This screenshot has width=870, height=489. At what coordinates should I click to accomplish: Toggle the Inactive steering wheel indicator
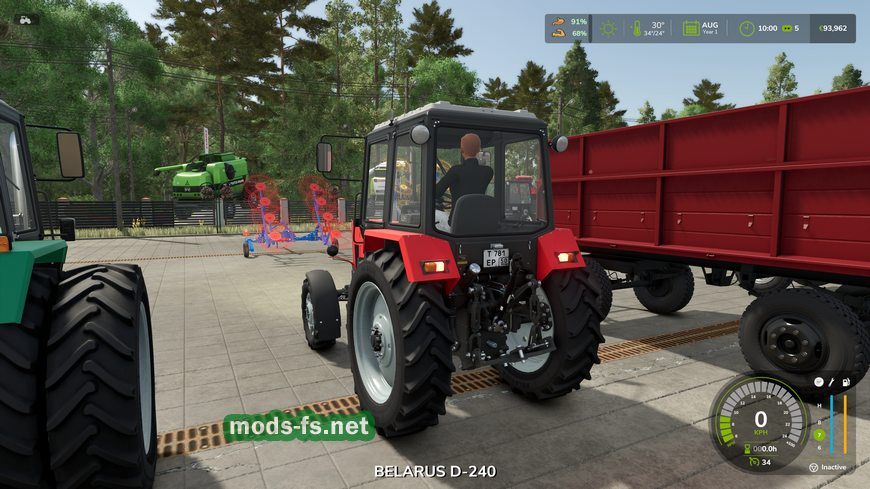[x=814, y=467]
